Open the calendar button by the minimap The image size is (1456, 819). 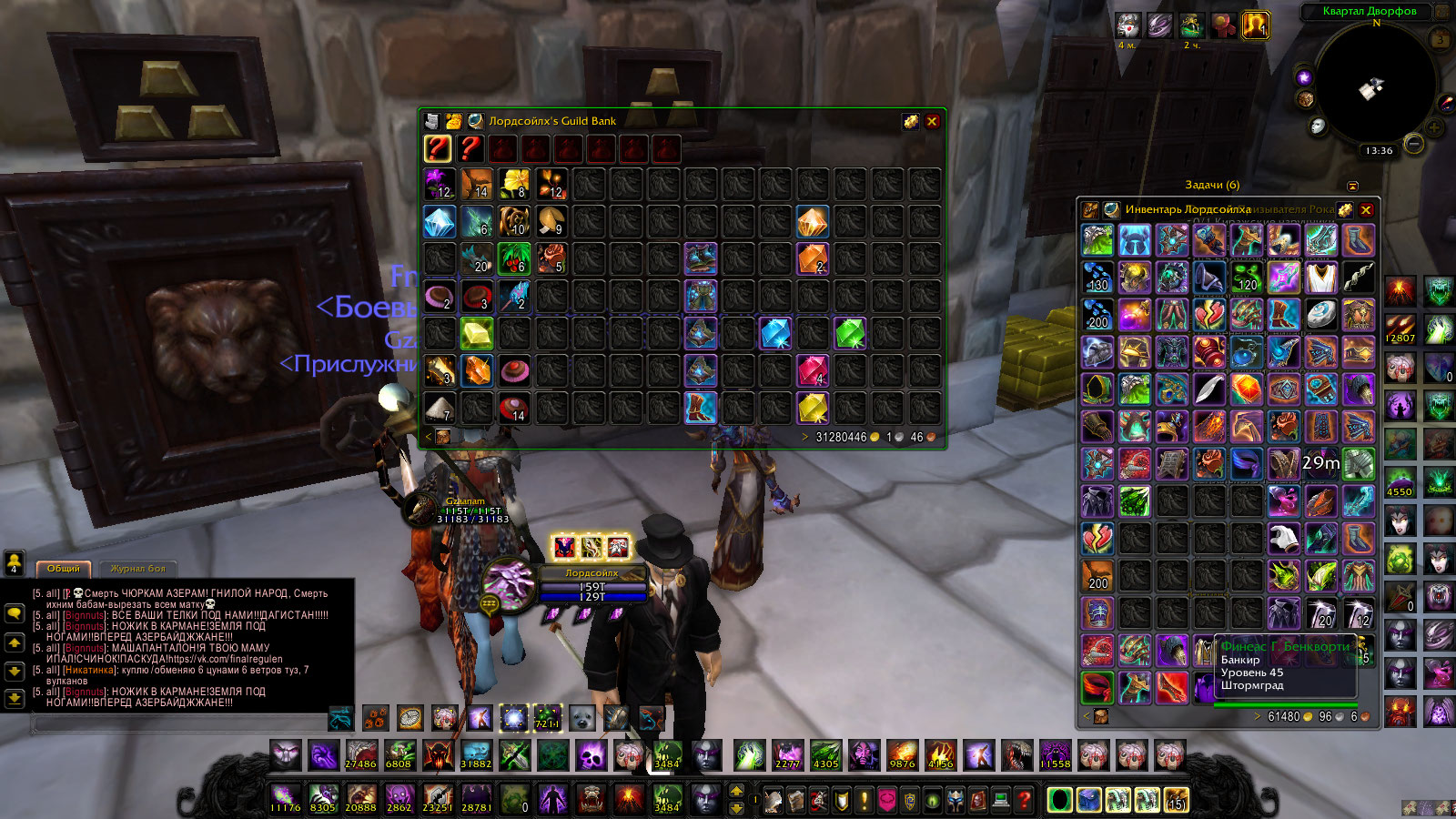1441,40
